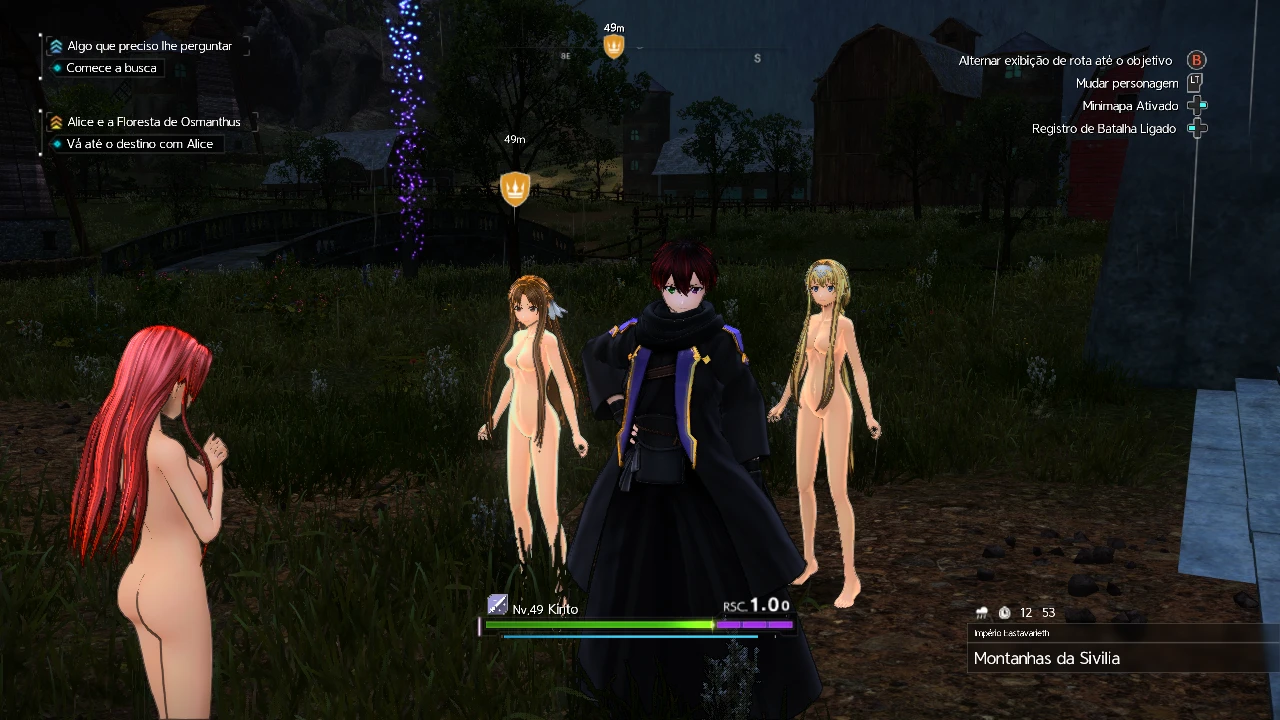Select objective 'Vá até o destino com Alice'
1280x720 pixels.
point(139,144)
